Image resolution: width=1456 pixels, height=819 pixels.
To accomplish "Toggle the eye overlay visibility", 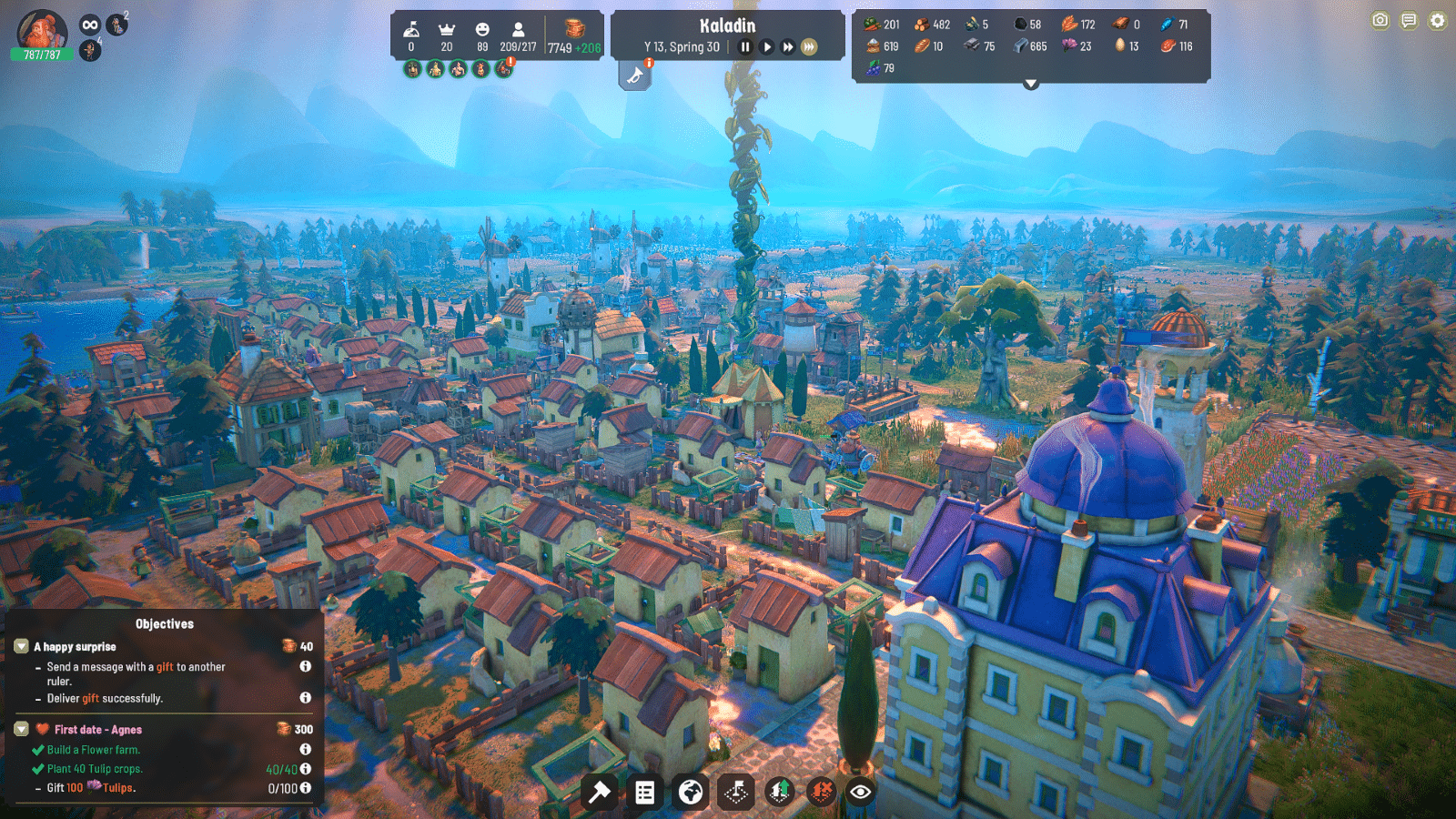I will 862,792.
